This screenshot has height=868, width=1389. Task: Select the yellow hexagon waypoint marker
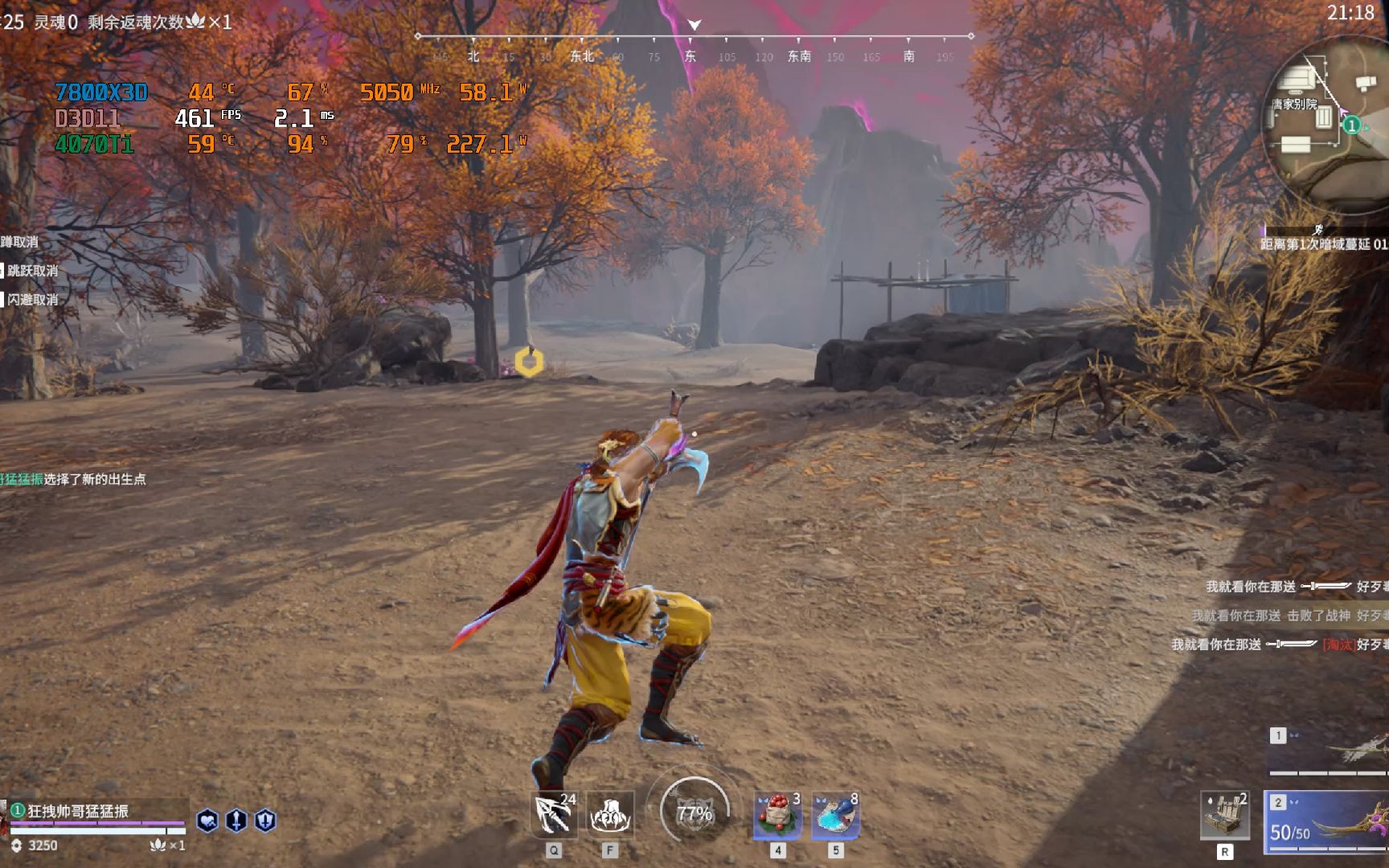(529, 362)
